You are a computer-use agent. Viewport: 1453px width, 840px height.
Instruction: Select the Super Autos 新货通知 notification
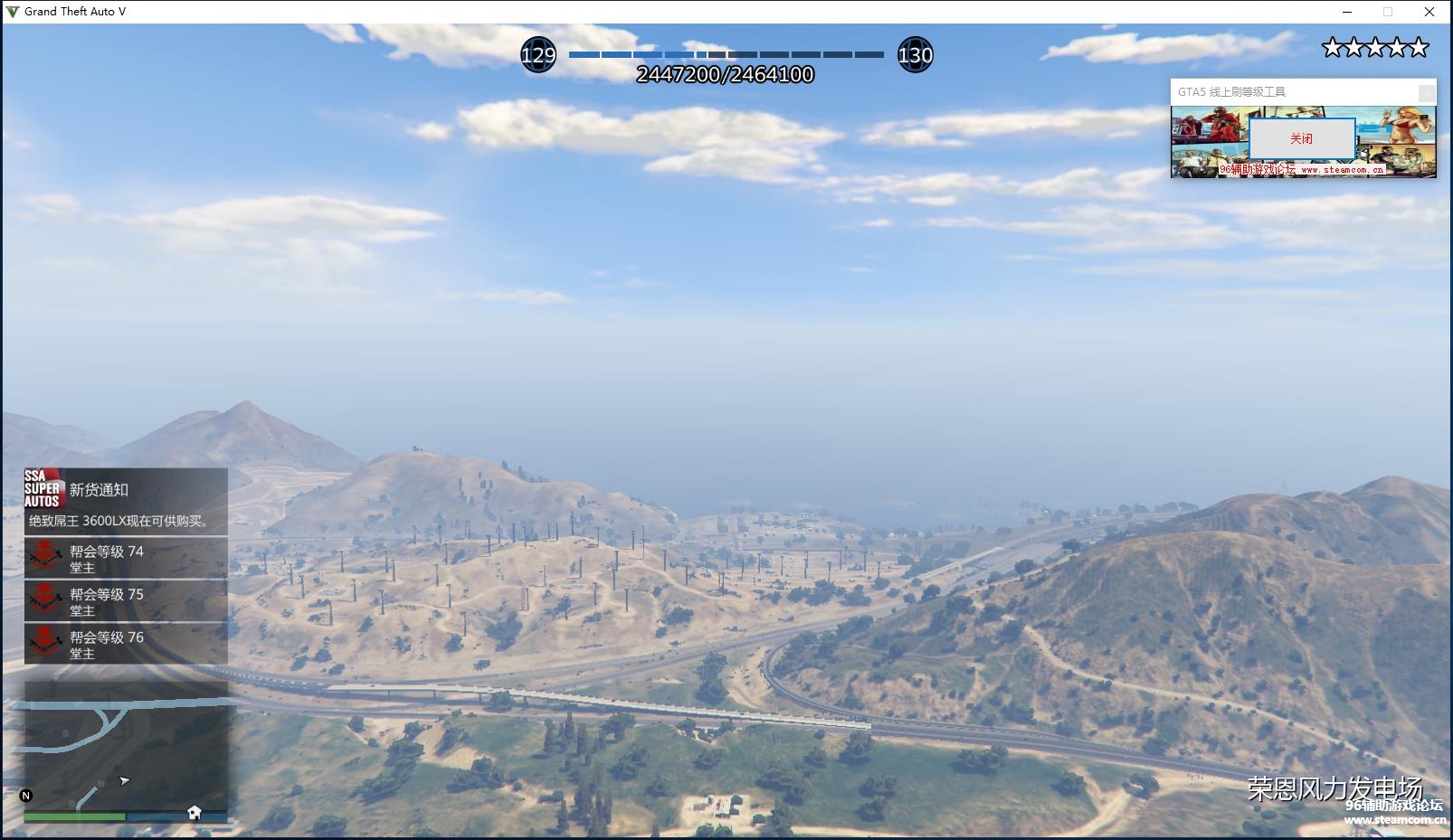(126, 502)
